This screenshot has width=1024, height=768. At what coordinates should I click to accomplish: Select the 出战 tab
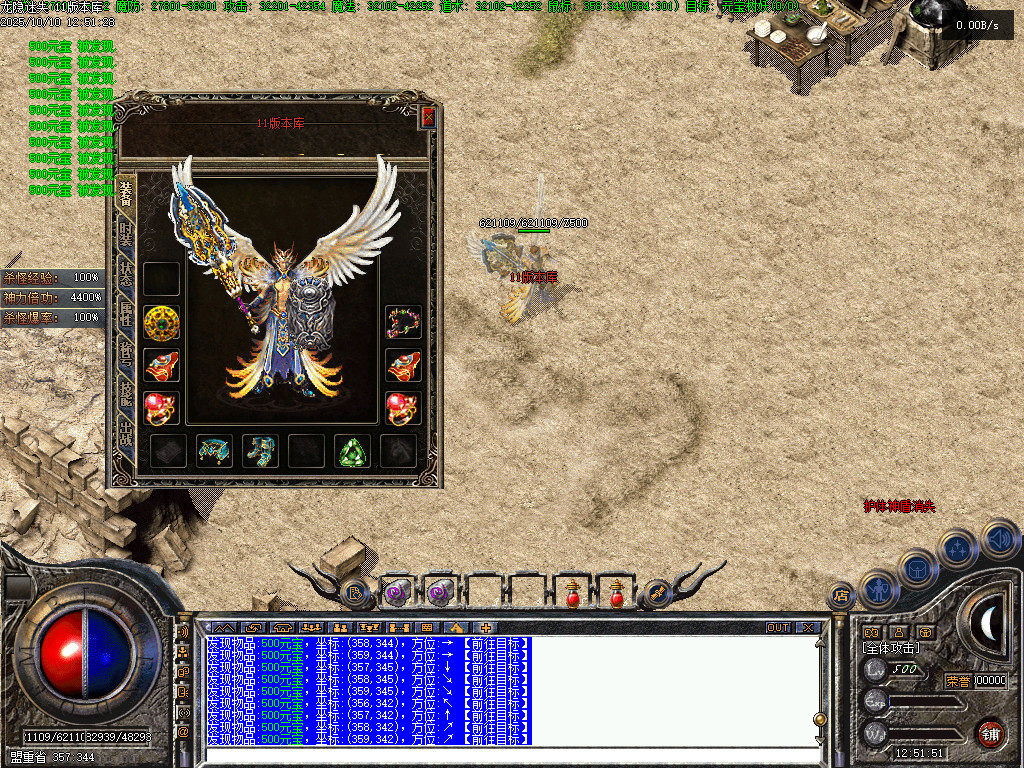pyautogui.click(x=126, y=437)
